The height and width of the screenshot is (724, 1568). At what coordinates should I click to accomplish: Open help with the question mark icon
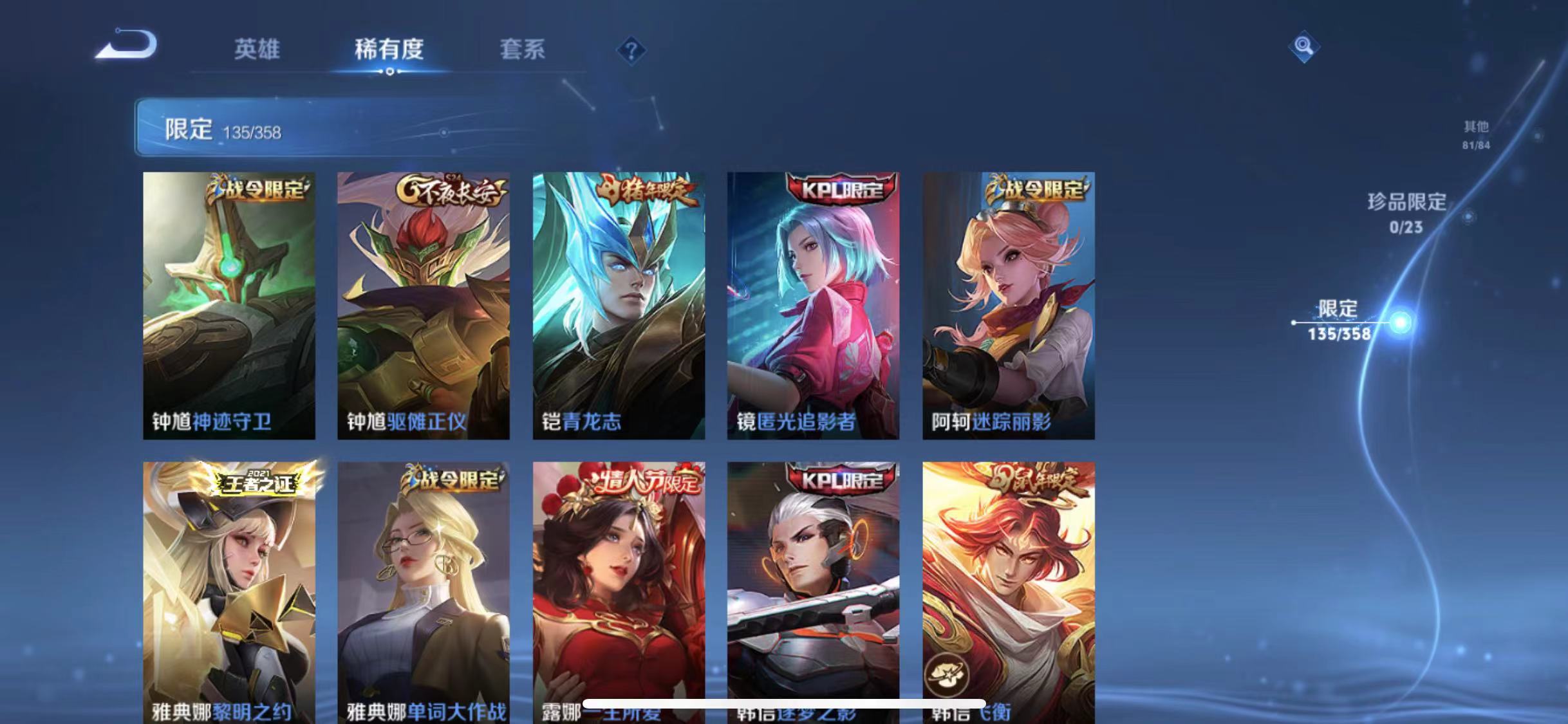pos(633,50)
